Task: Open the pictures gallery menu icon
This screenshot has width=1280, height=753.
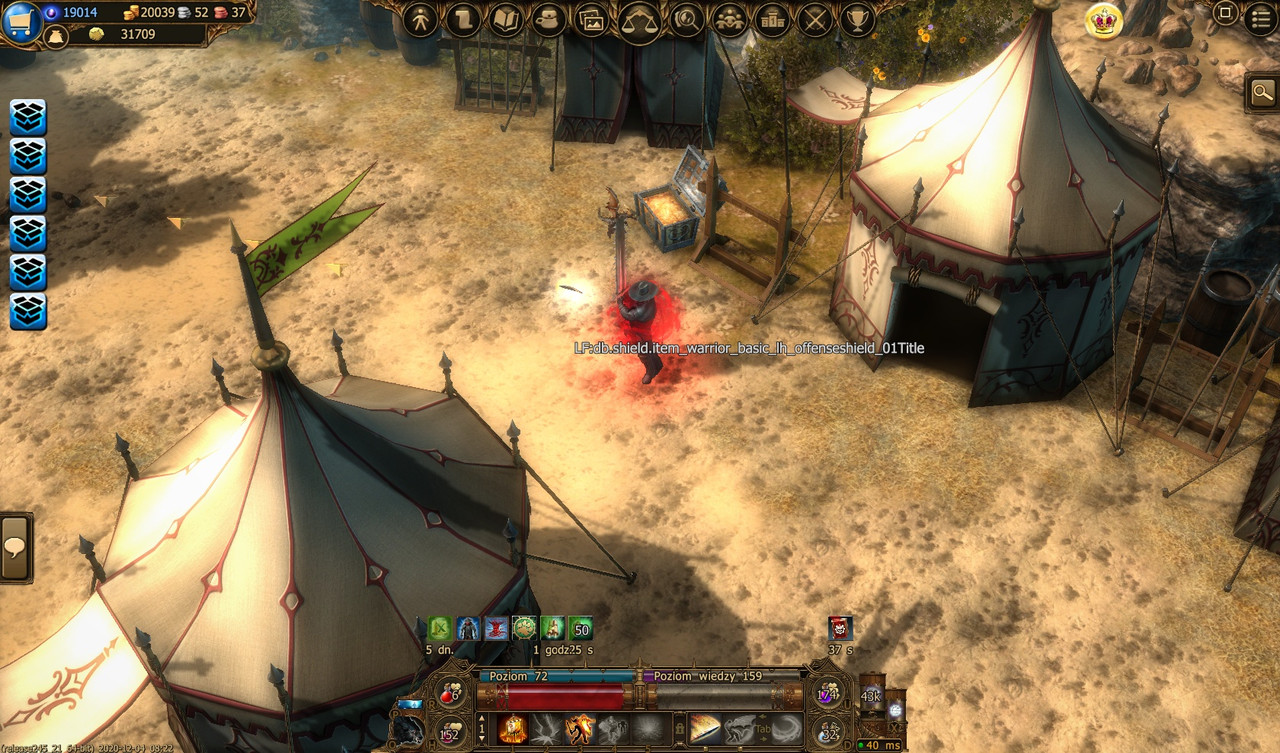Action: (x=593, y=19)
